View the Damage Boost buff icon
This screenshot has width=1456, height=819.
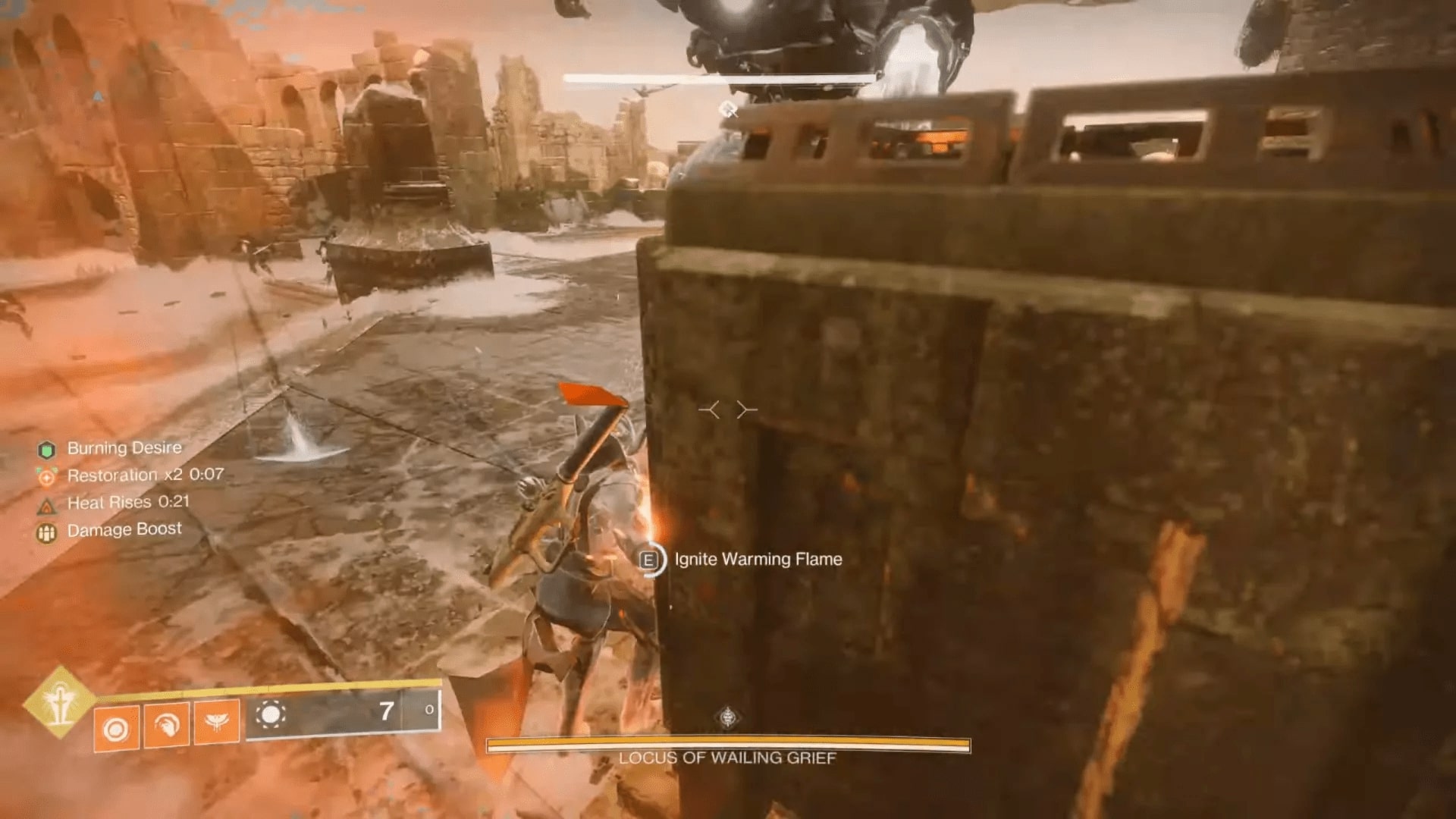(x=47, y=533)
